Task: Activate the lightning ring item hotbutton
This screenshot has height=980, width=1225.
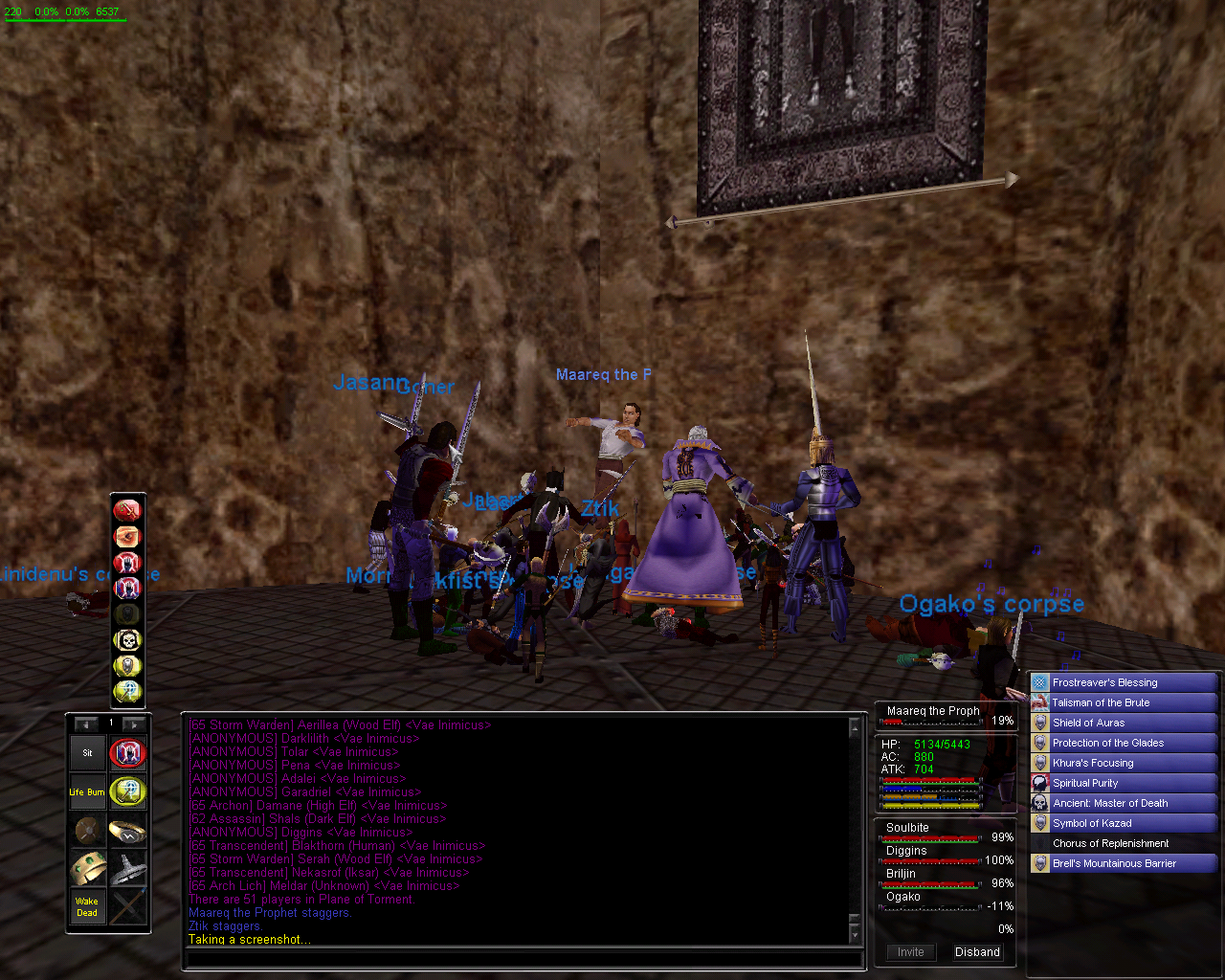Action: coord(128,829)
